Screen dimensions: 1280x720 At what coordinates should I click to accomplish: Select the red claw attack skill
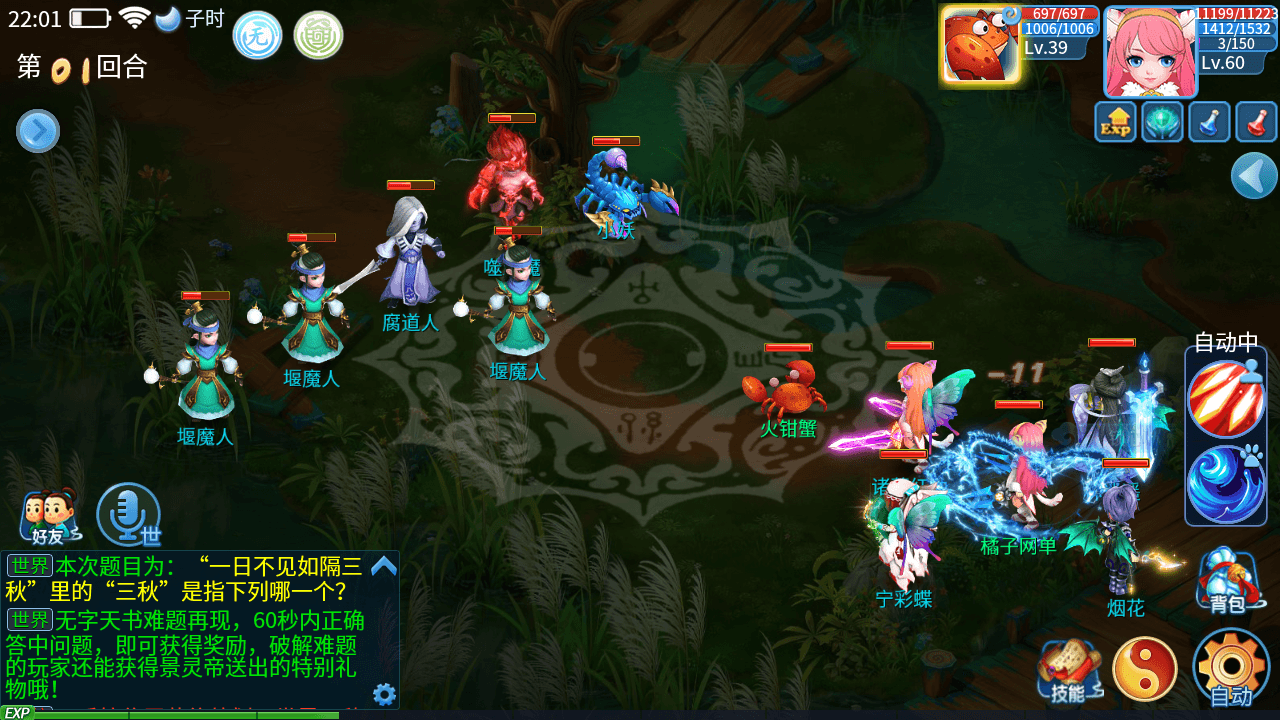(1227, 400)
